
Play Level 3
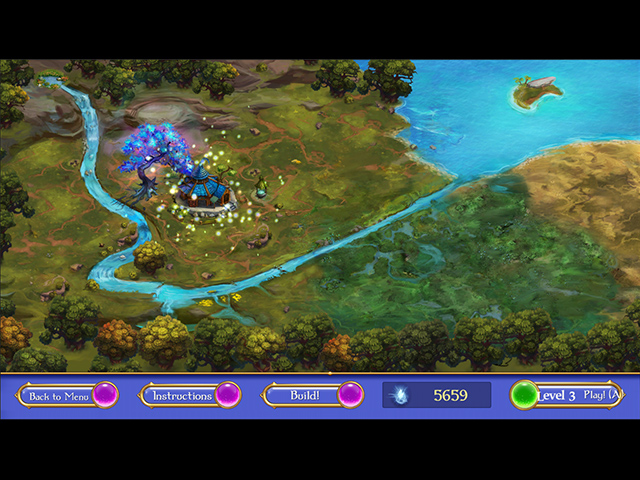click(566, 396)
